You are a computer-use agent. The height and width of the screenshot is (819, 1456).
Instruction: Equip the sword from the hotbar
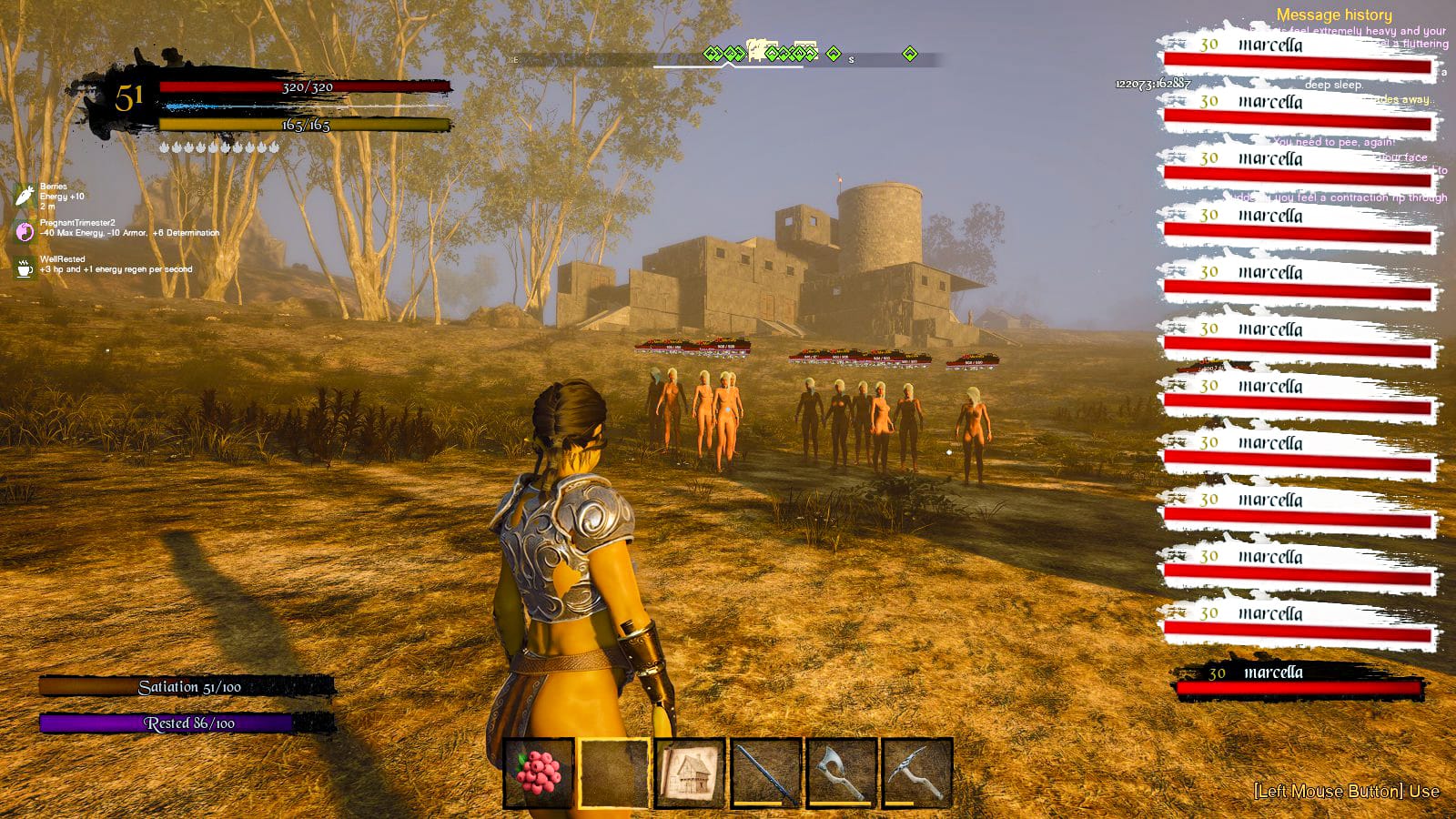pyautogui.click(x=766, y=773)
